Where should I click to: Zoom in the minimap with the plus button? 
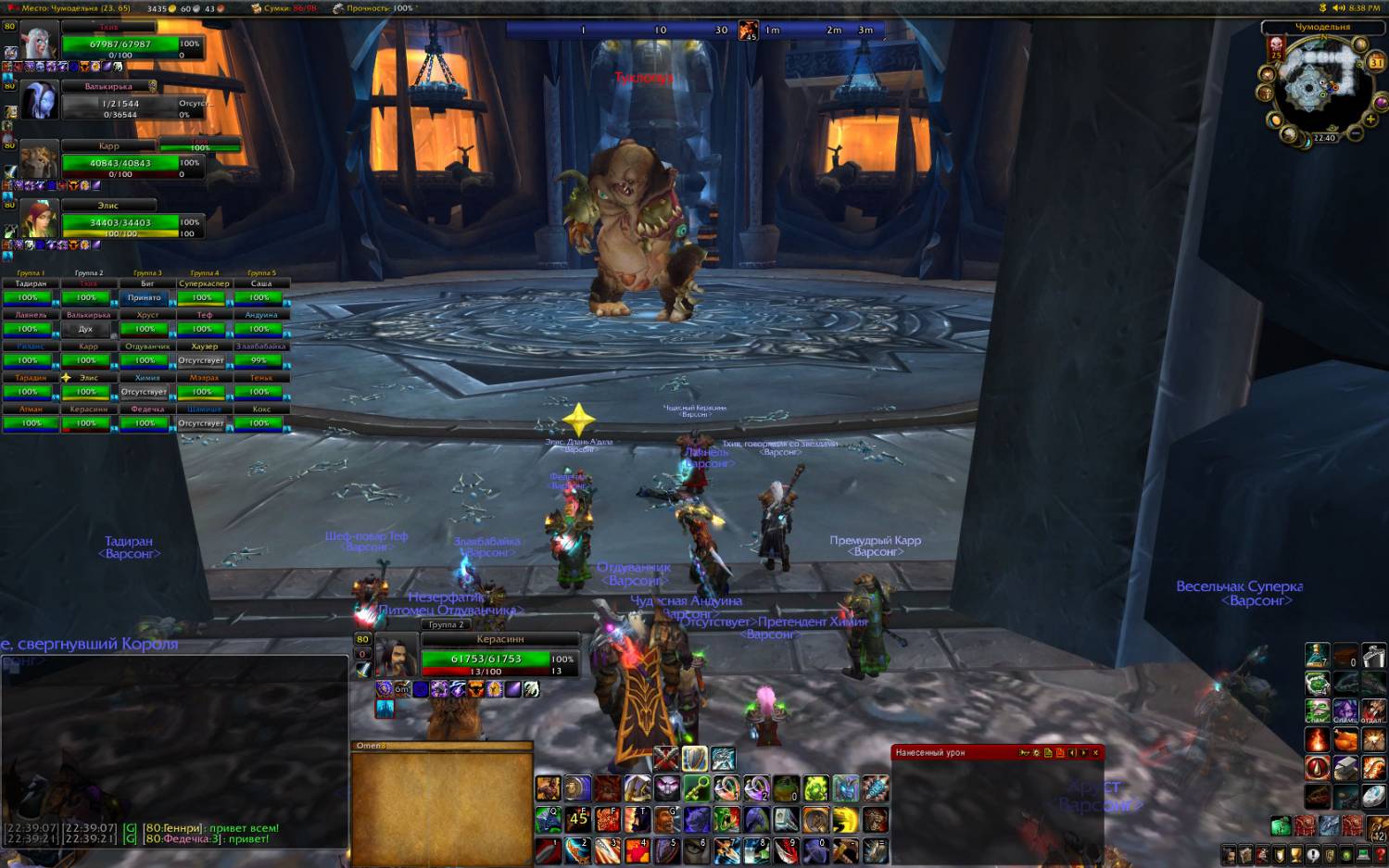[1370, 120]
